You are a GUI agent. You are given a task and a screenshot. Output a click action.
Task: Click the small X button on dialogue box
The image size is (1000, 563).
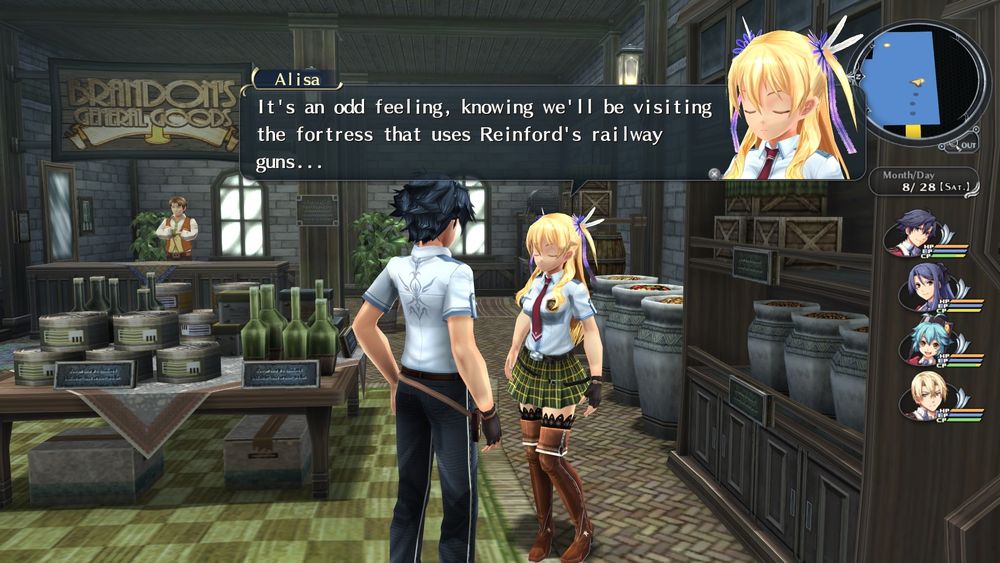pos(714,173)
